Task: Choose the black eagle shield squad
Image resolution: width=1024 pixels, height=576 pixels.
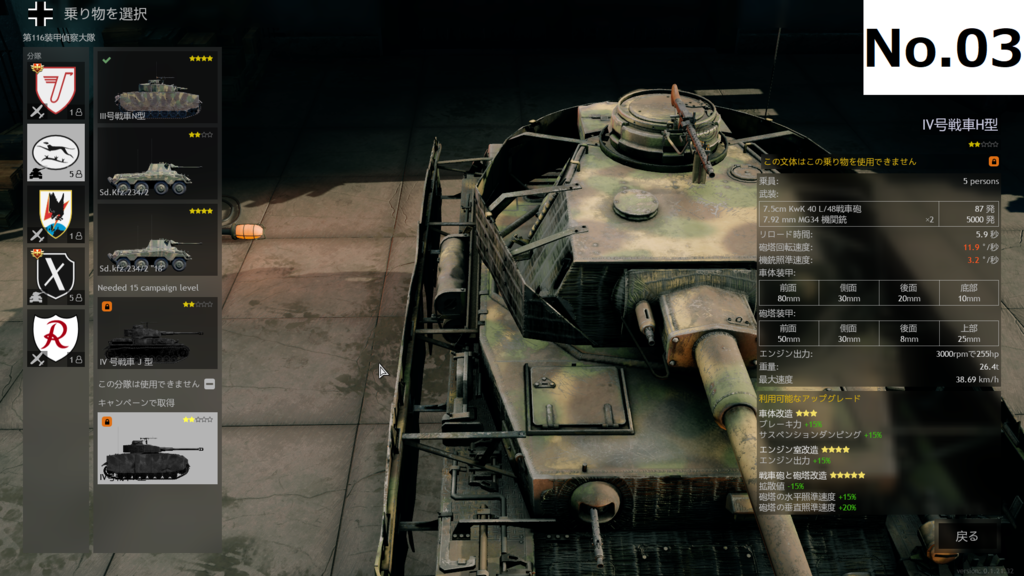Action: (55, 213)
